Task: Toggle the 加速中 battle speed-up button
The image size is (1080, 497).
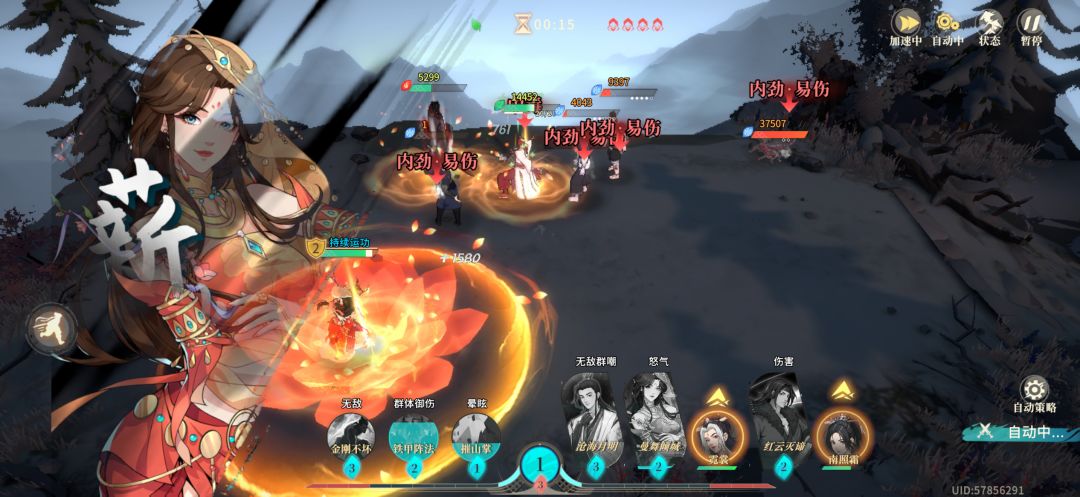Action: [x=905, y=24]
